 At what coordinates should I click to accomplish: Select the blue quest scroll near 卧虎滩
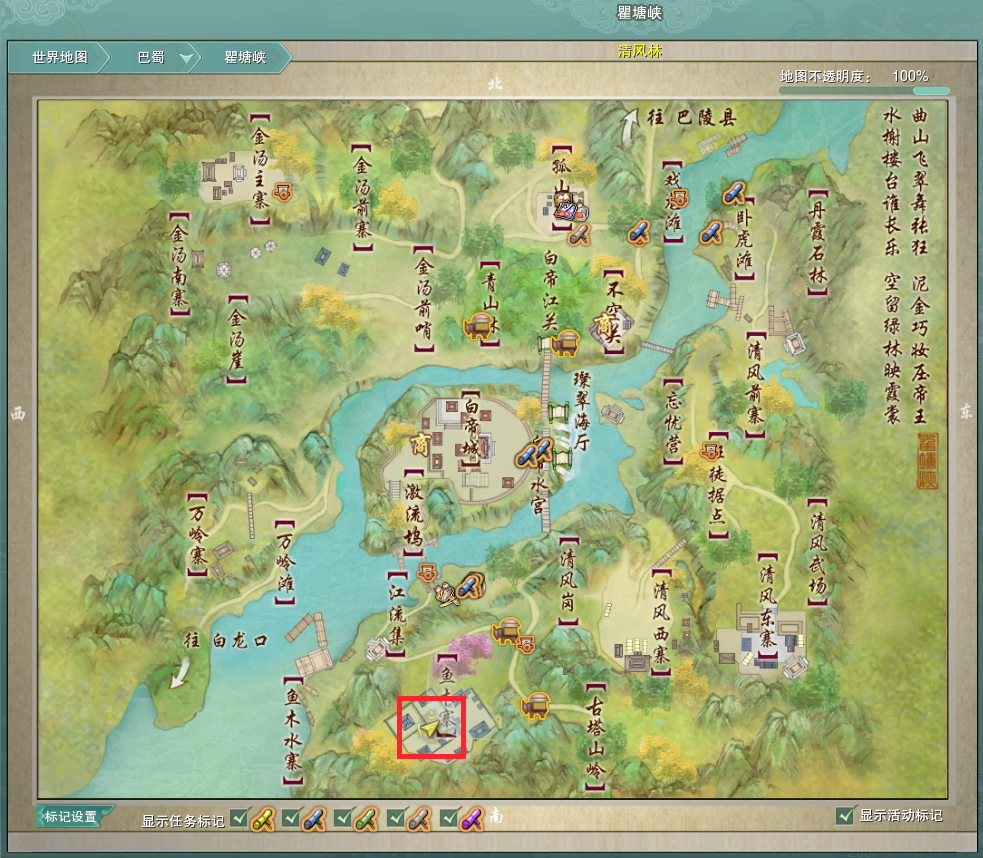pos(712,232)
